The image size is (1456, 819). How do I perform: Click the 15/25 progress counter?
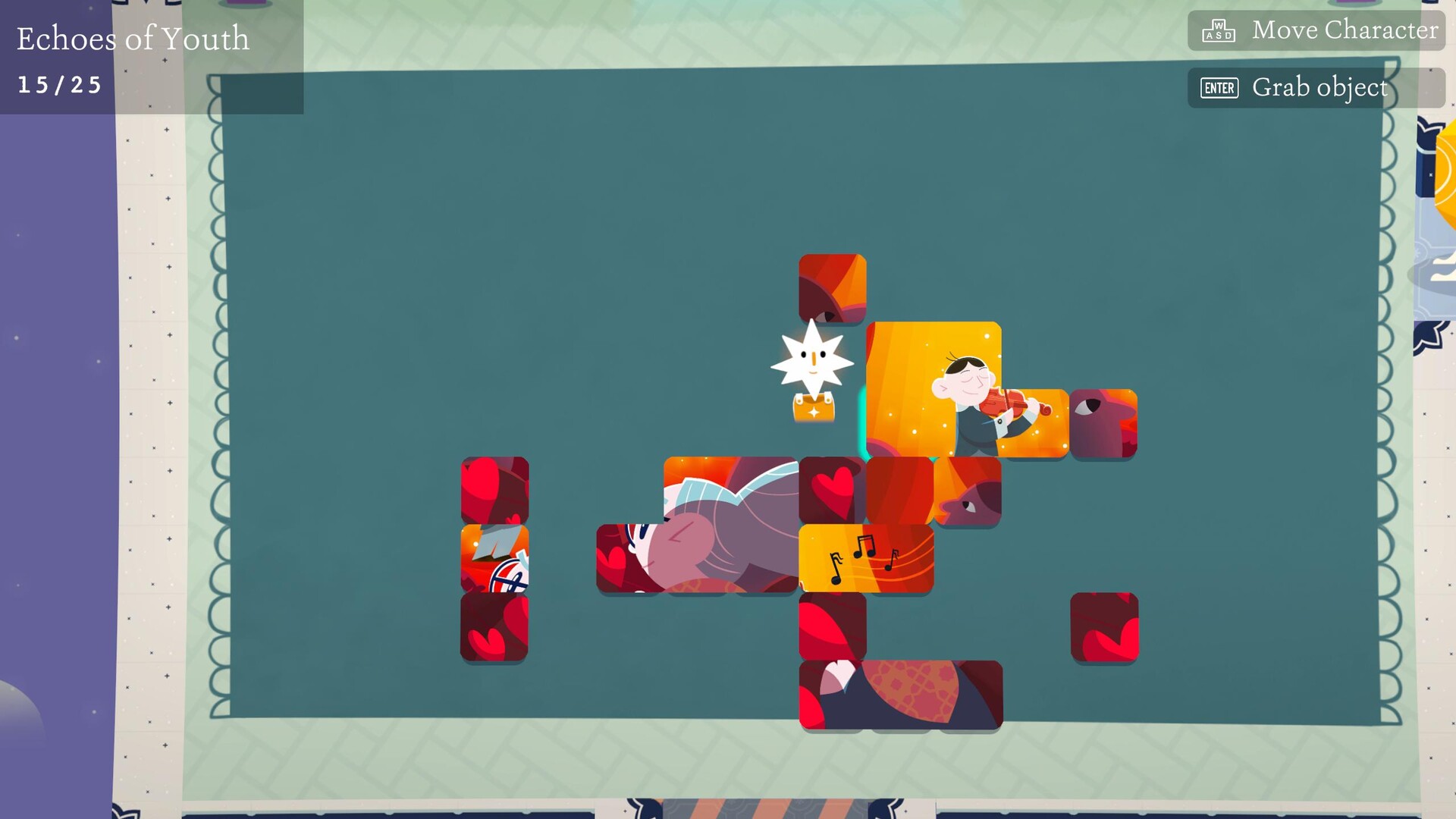tap(59, 84)
